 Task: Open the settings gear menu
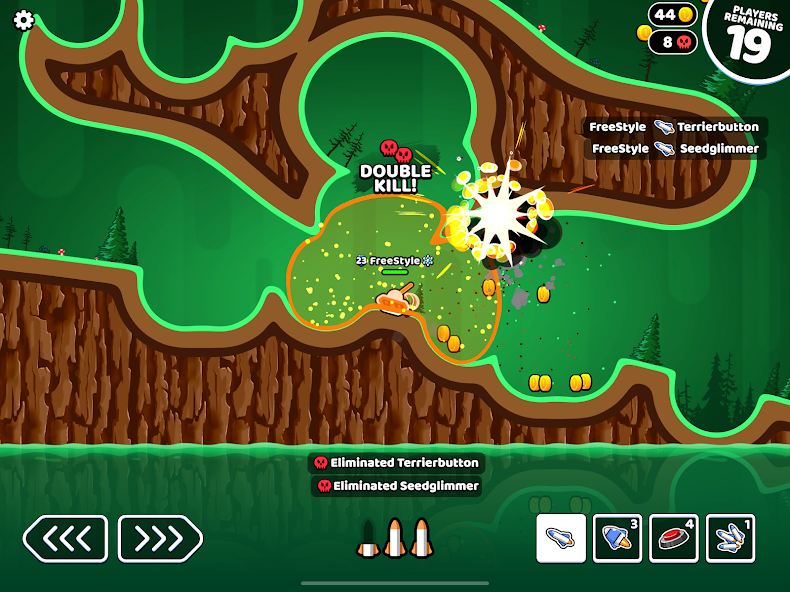click(x=23, y=21)
